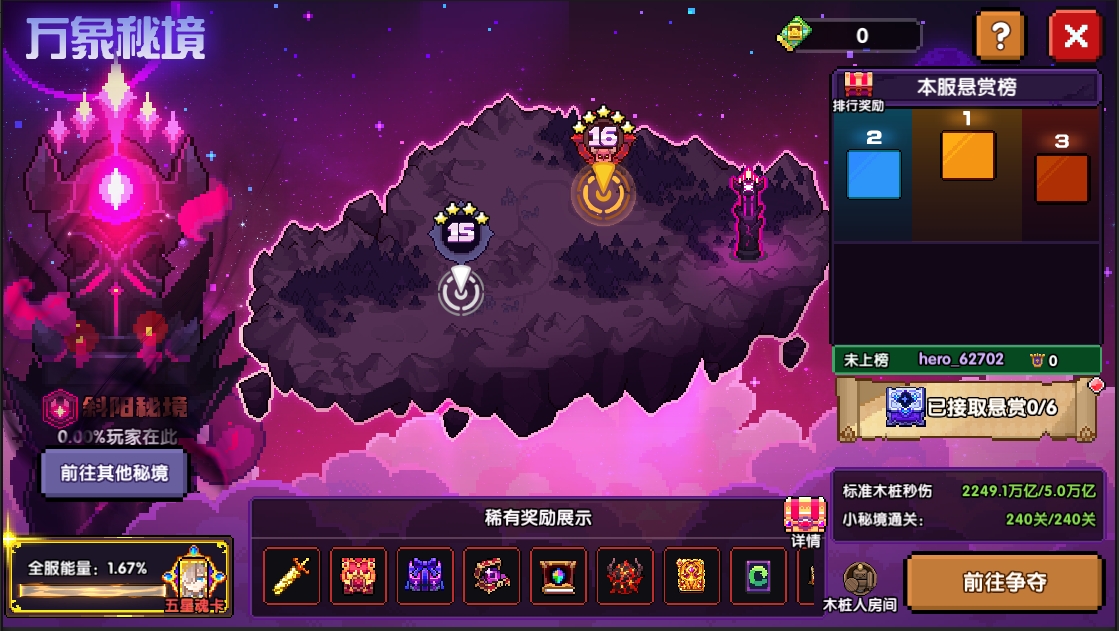View the red demon helmet reward
Viewport: 1119px width, 631px height.
pos(625,576)
